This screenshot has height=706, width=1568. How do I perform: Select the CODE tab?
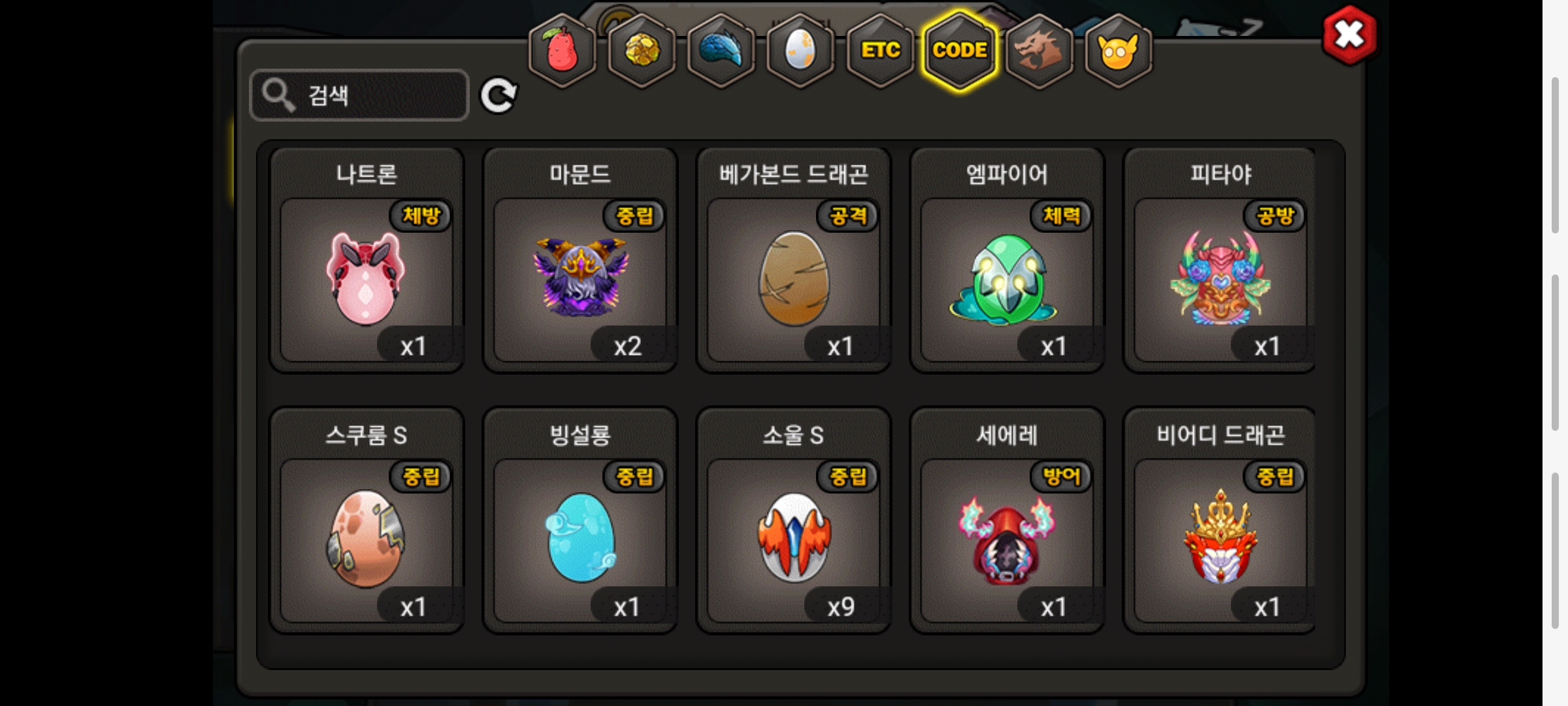(x=960, y=51)
